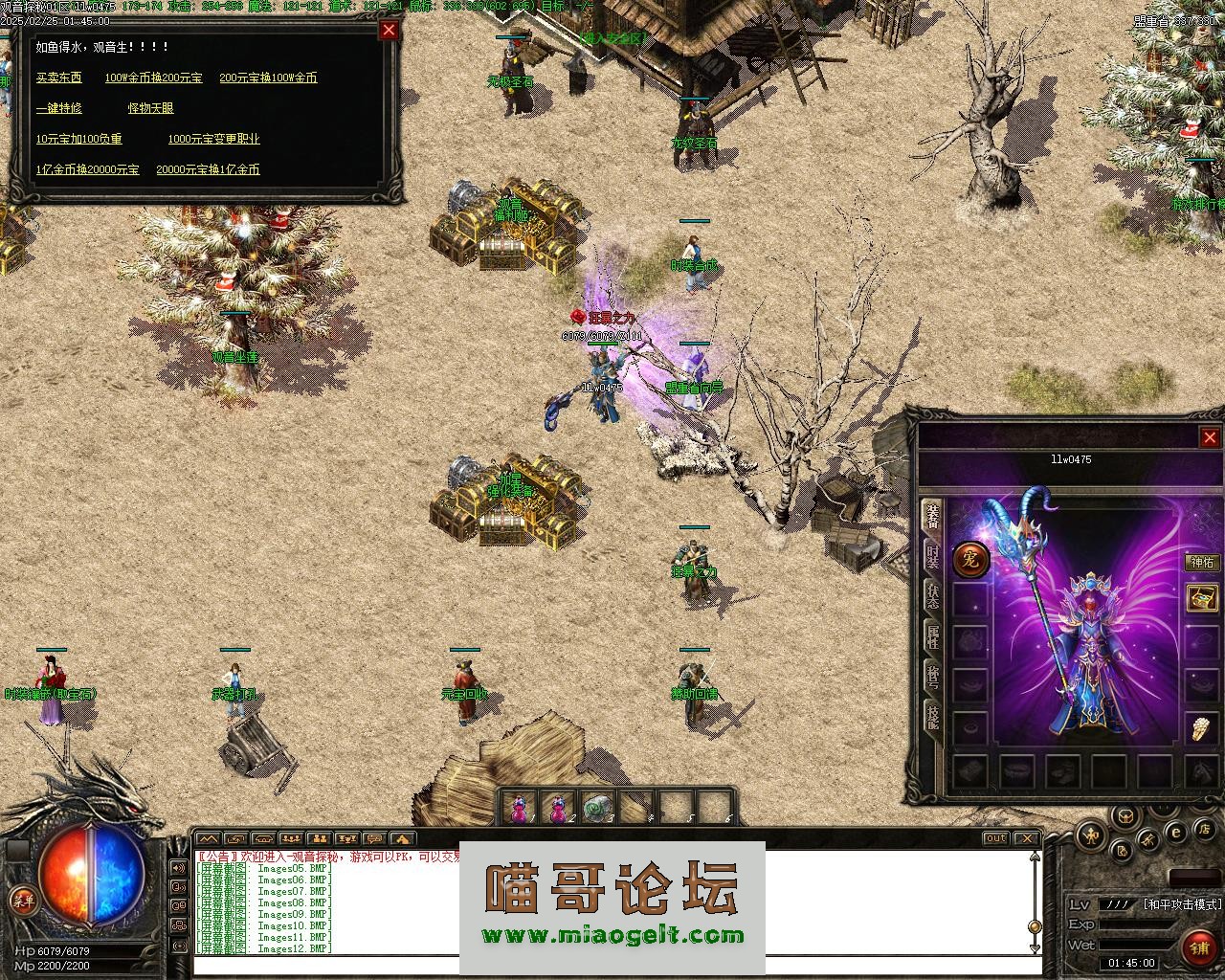Select 100W金币换200元宝 exchange option
Viewport: 1225px width, 980px height.
click(153, 78)
